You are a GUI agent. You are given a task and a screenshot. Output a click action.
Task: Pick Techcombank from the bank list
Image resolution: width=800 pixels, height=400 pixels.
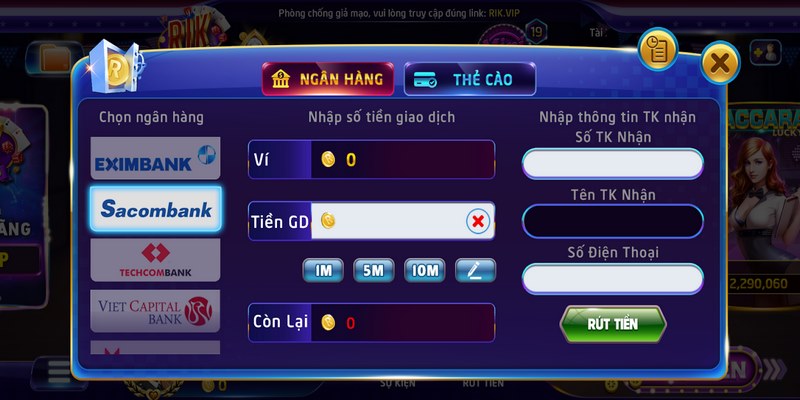[x=155, y=260]
